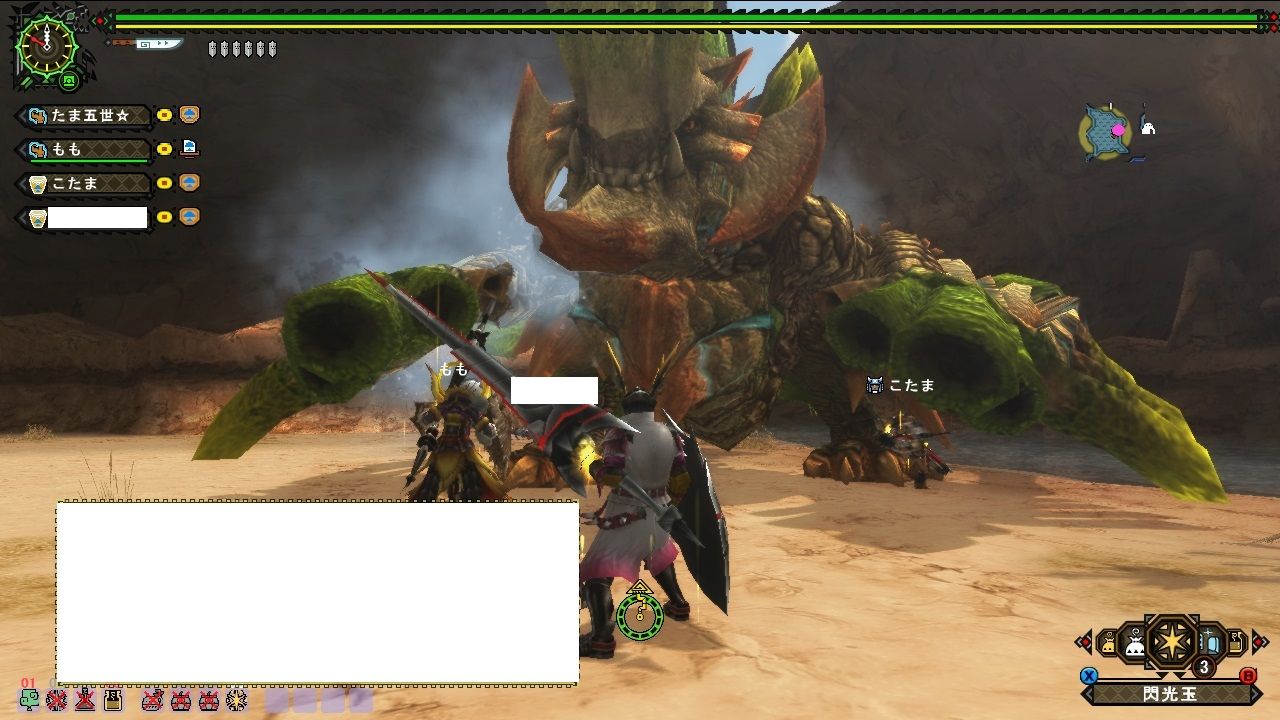
Task: Select the first-aid med icon on the item bar
Action: point(30,701)
